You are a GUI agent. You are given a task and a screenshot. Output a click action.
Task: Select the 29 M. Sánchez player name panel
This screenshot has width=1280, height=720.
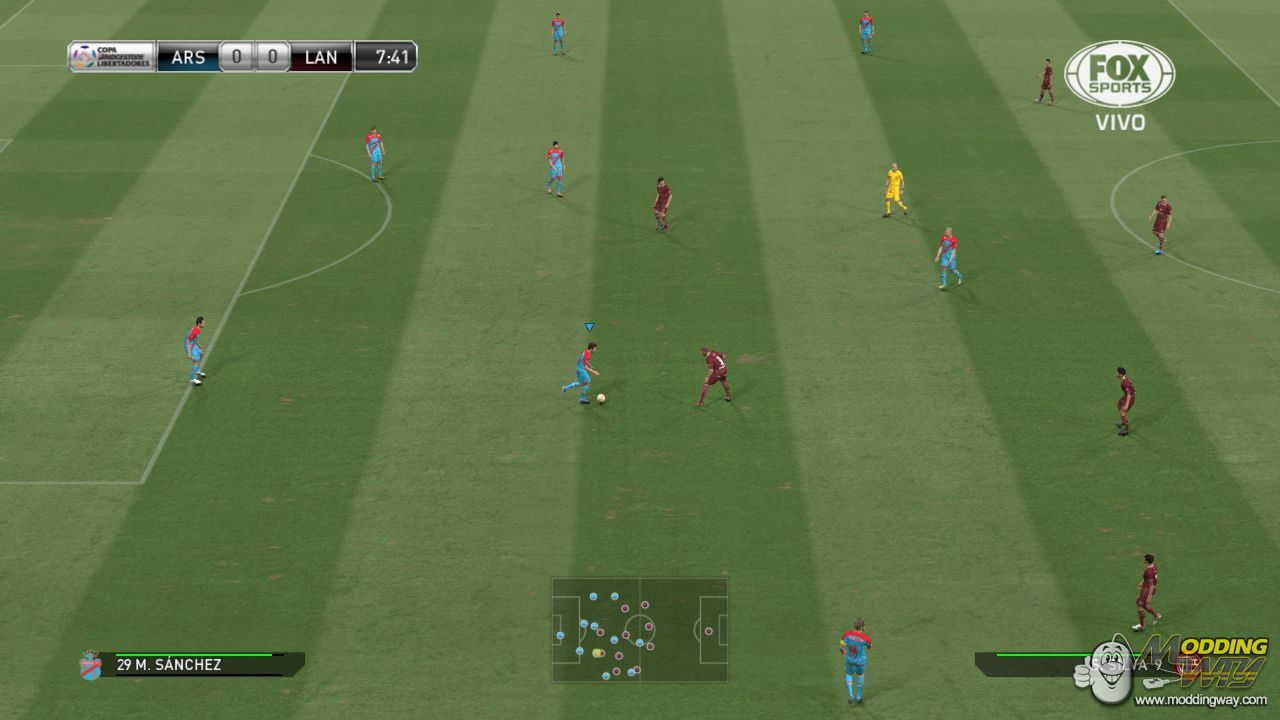(x=200, y=664)
